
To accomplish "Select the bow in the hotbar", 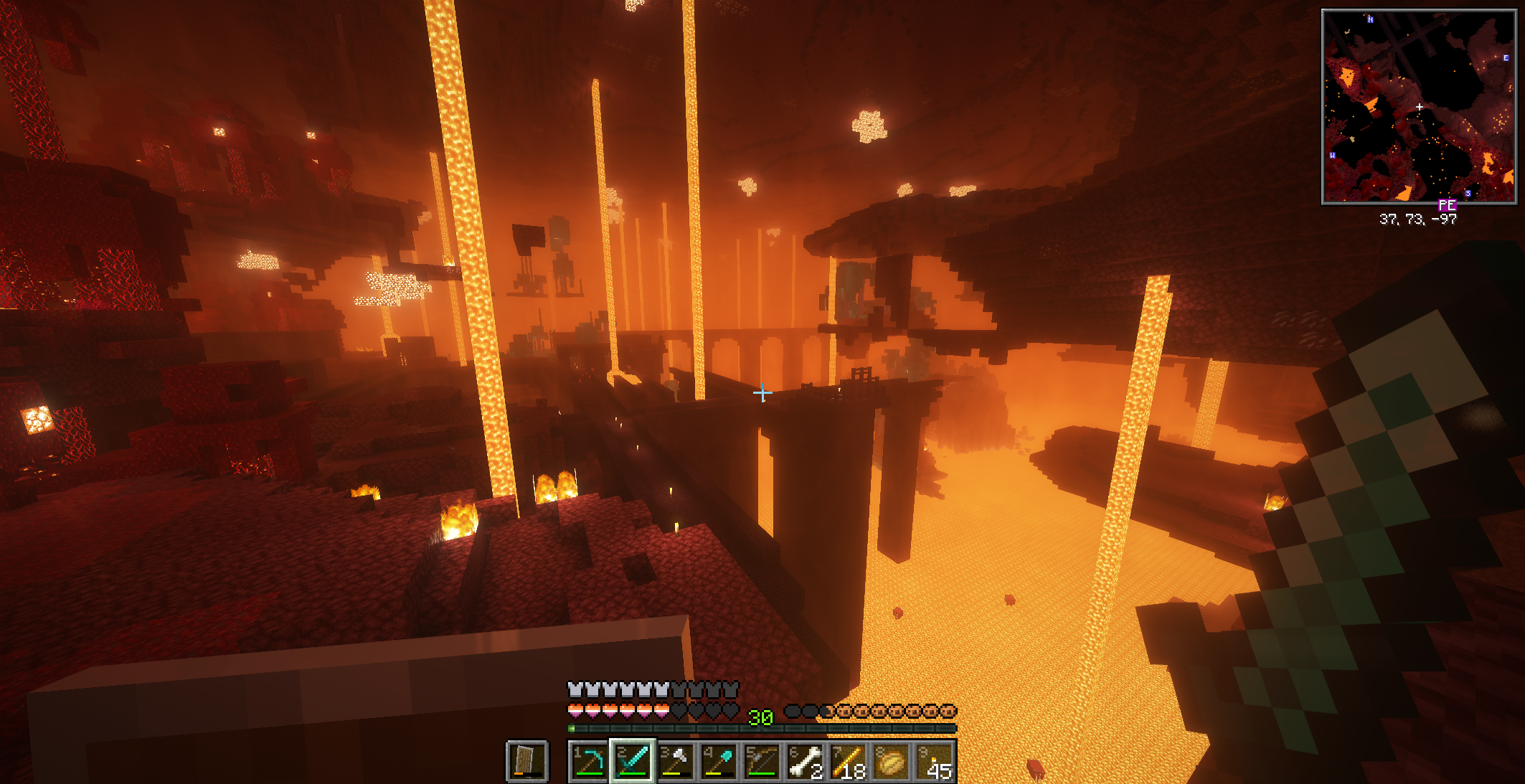I will coord(761,762).
